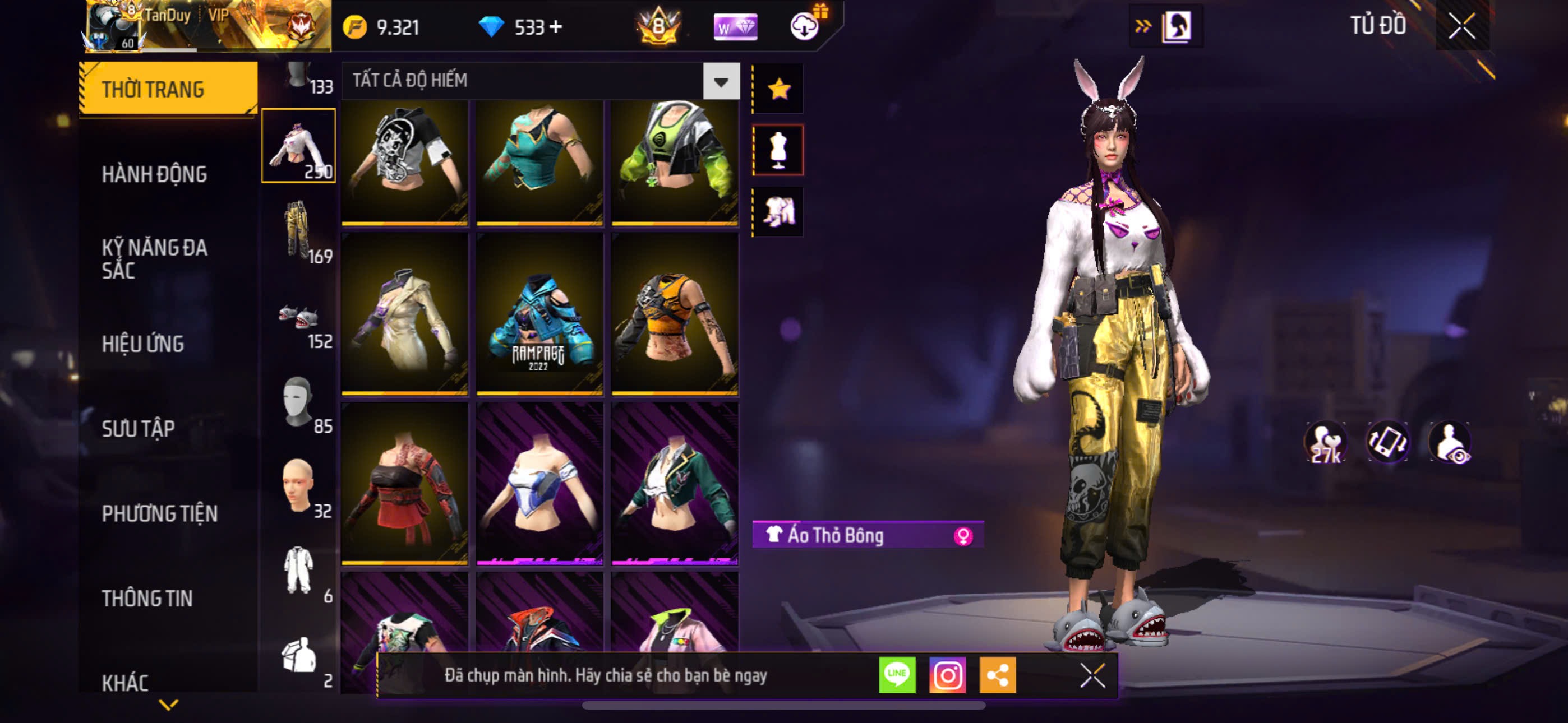The image size is (1568, 723).
Task: Choose the RAMPAGE 2022 blue jacket
Action: tap(539, 314)
